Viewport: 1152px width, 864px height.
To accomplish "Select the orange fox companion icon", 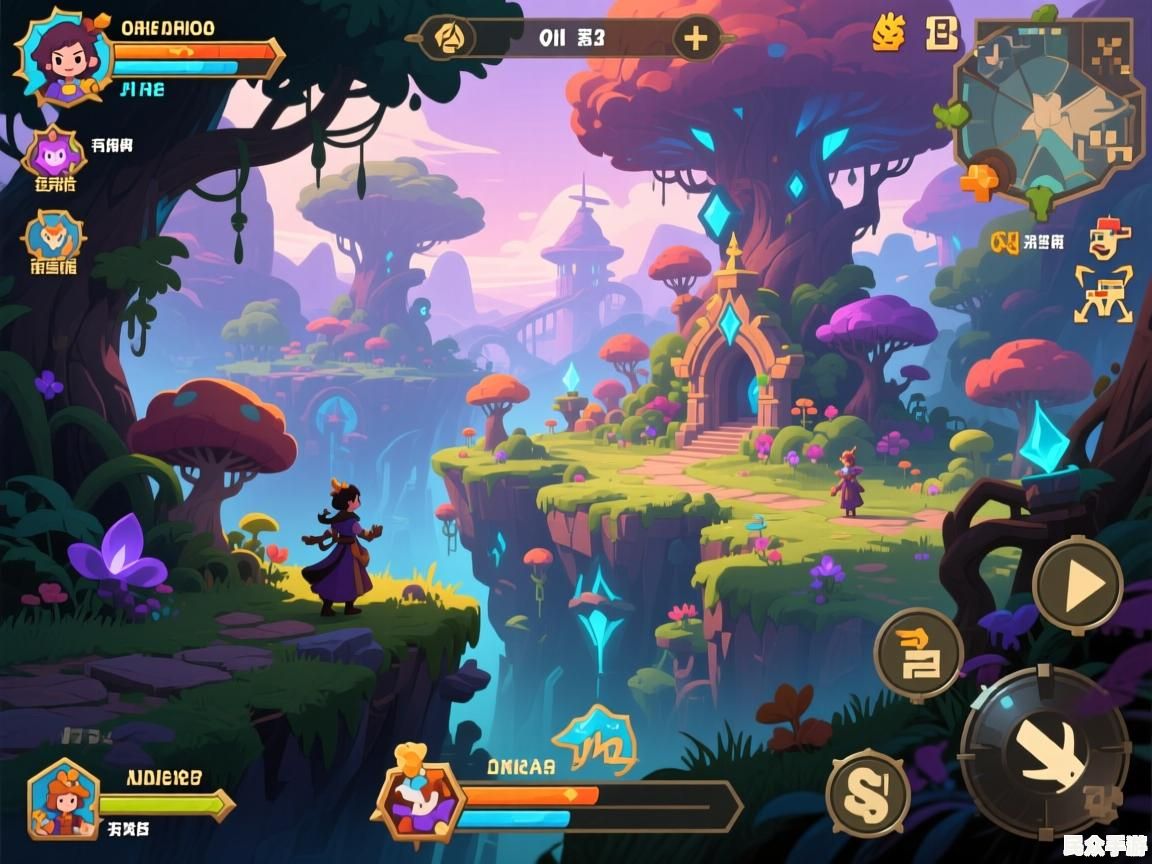I will click(54, 236).
